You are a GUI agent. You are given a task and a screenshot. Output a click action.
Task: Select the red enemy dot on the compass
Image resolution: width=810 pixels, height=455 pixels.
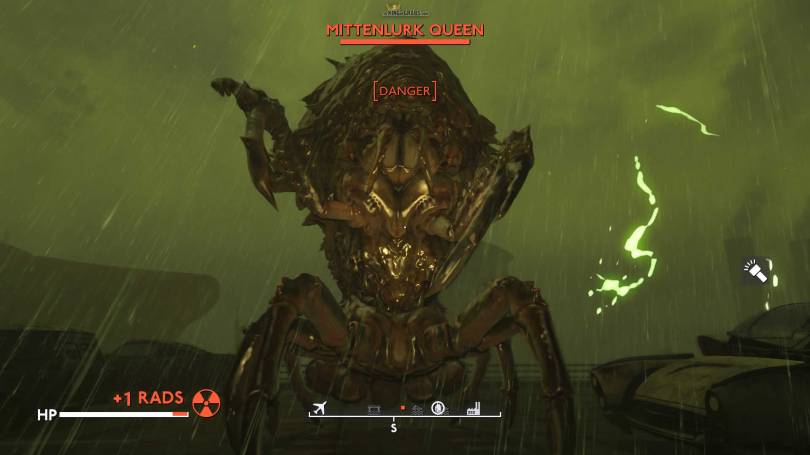pos(402,408)
